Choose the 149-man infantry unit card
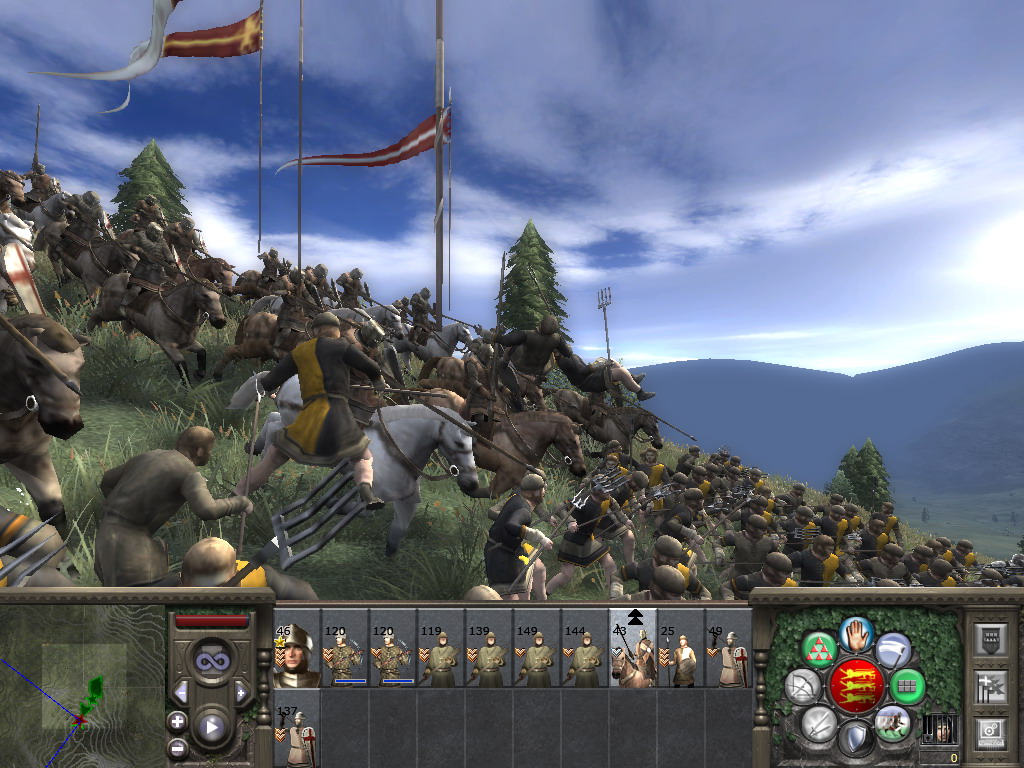 537,648
